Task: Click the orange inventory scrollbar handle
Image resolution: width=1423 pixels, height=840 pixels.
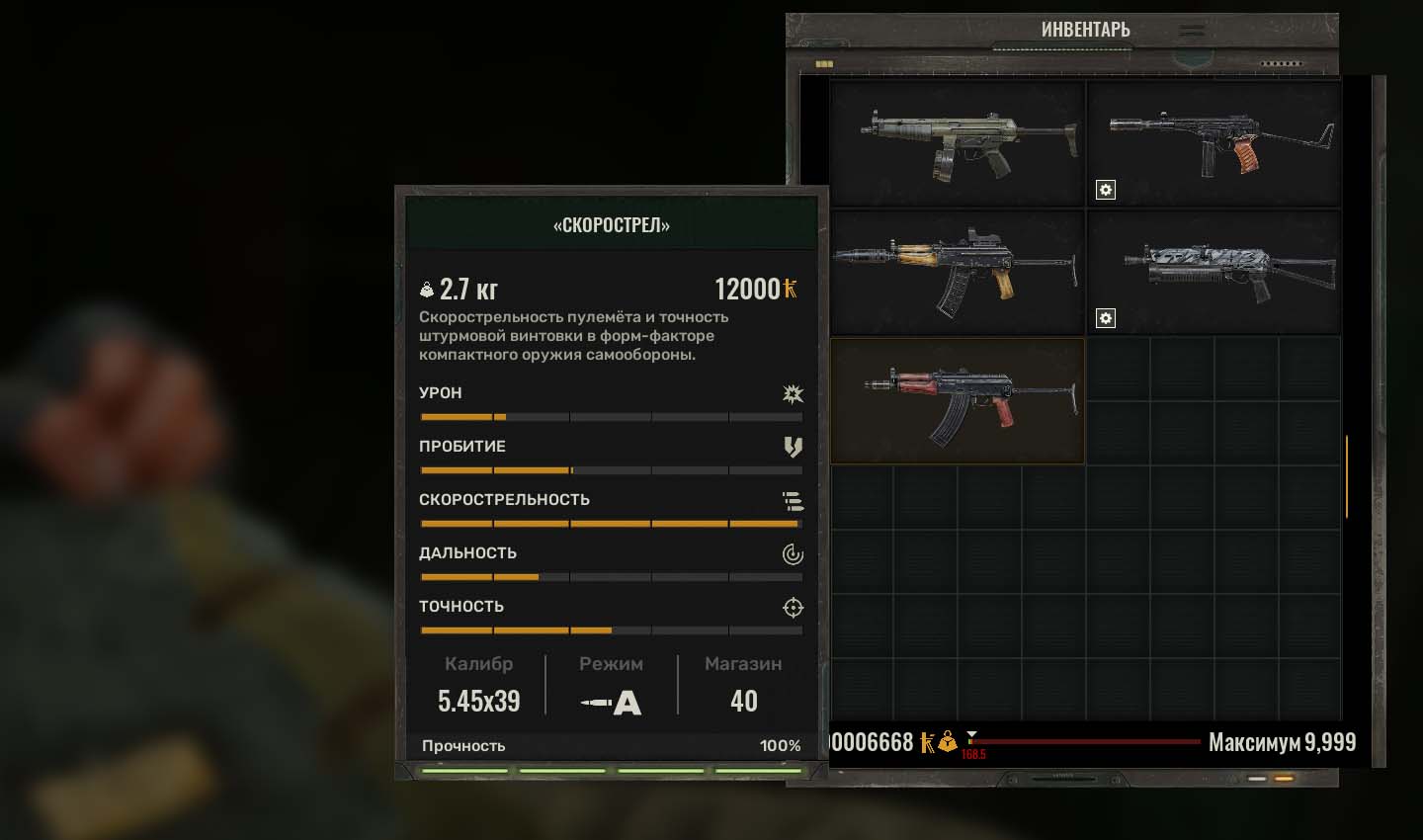Action: click(1346, 477)
